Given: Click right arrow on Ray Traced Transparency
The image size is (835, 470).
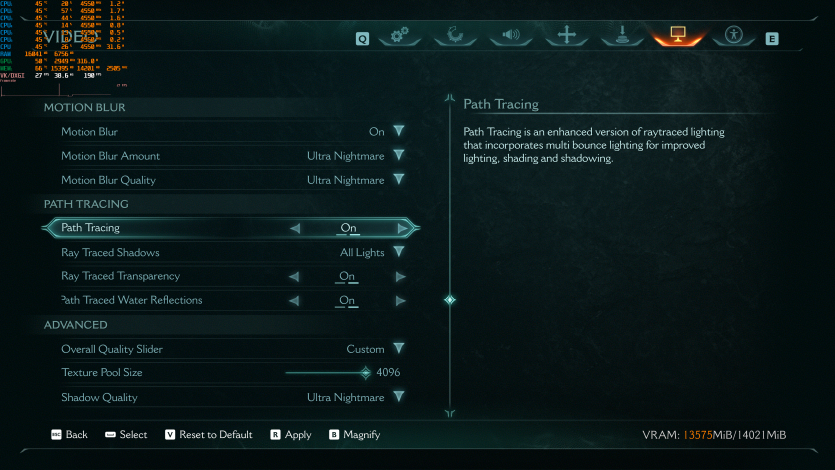Looking at the screenshot, I should 400,276.
